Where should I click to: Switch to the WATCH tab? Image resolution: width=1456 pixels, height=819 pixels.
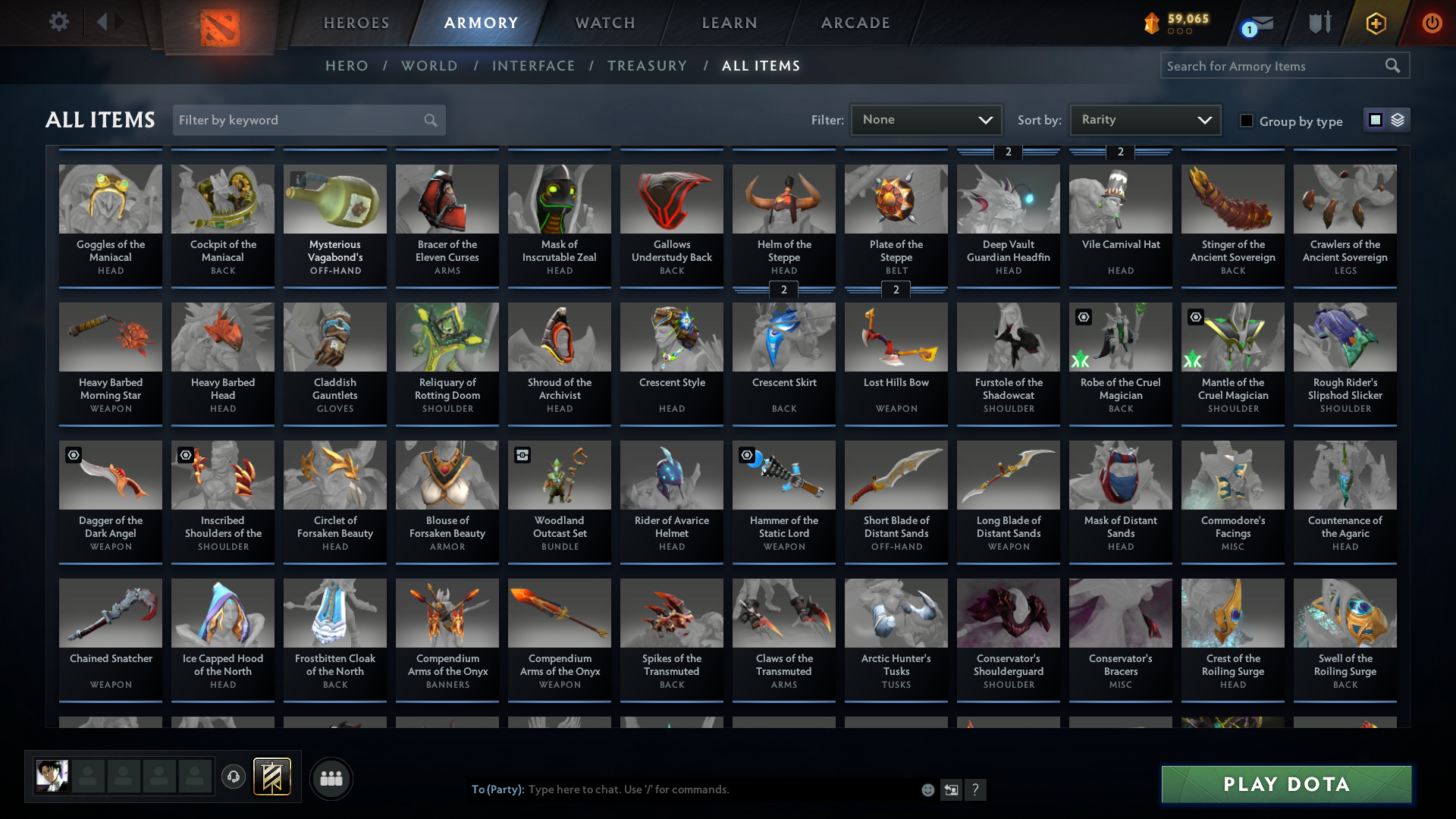[604, 23]
